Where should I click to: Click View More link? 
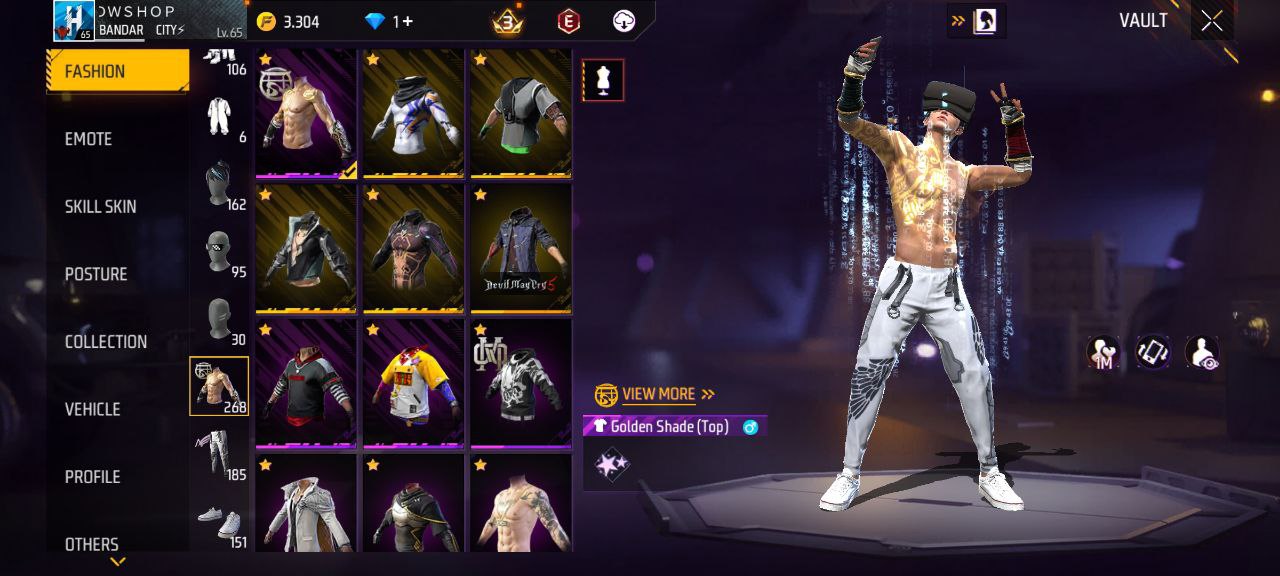[656, 394]
